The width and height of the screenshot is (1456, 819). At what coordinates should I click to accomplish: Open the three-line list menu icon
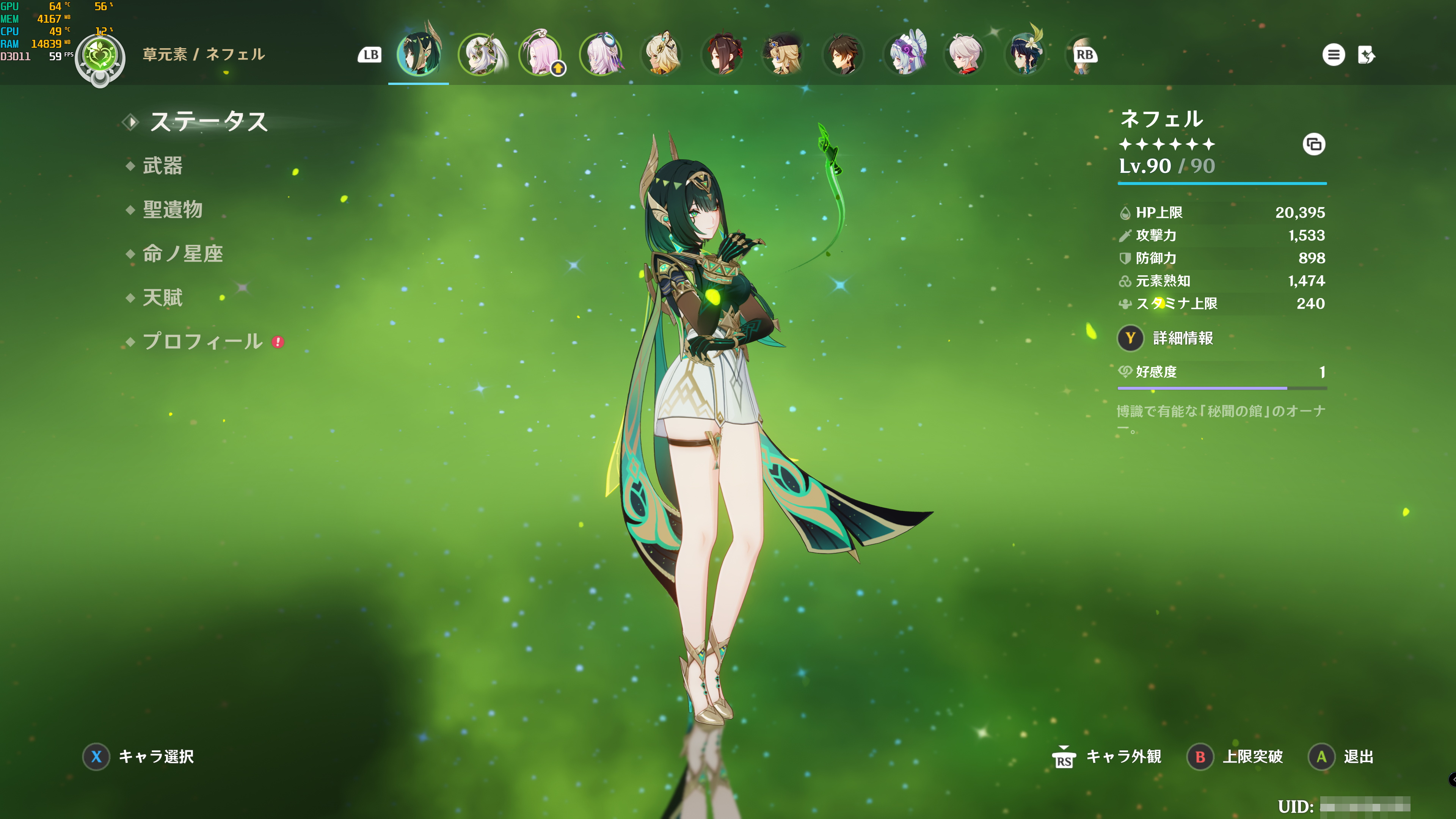pos(1334,55)
